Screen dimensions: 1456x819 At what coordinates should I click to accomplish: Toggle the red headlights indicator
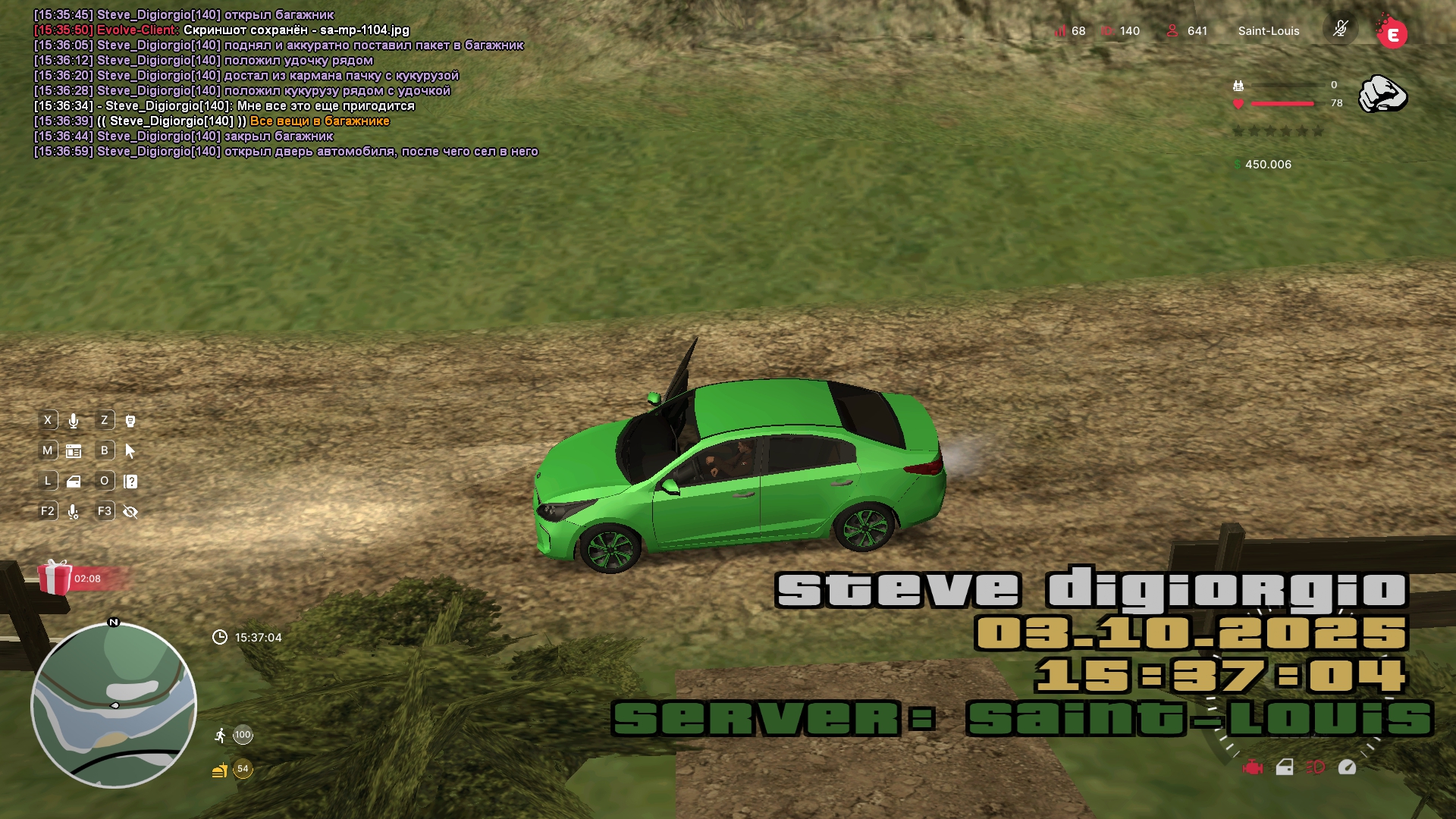tap(1315, 767)
